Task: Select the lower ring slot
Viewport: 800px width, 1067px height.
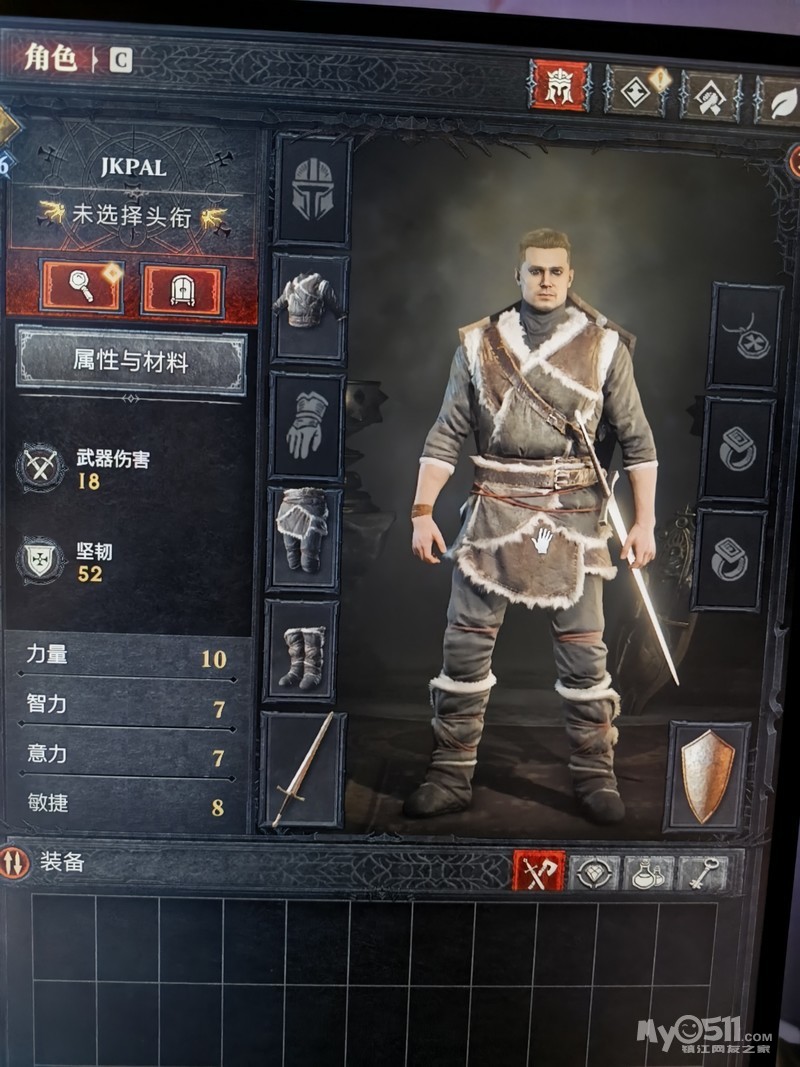Action: (730, 559)
